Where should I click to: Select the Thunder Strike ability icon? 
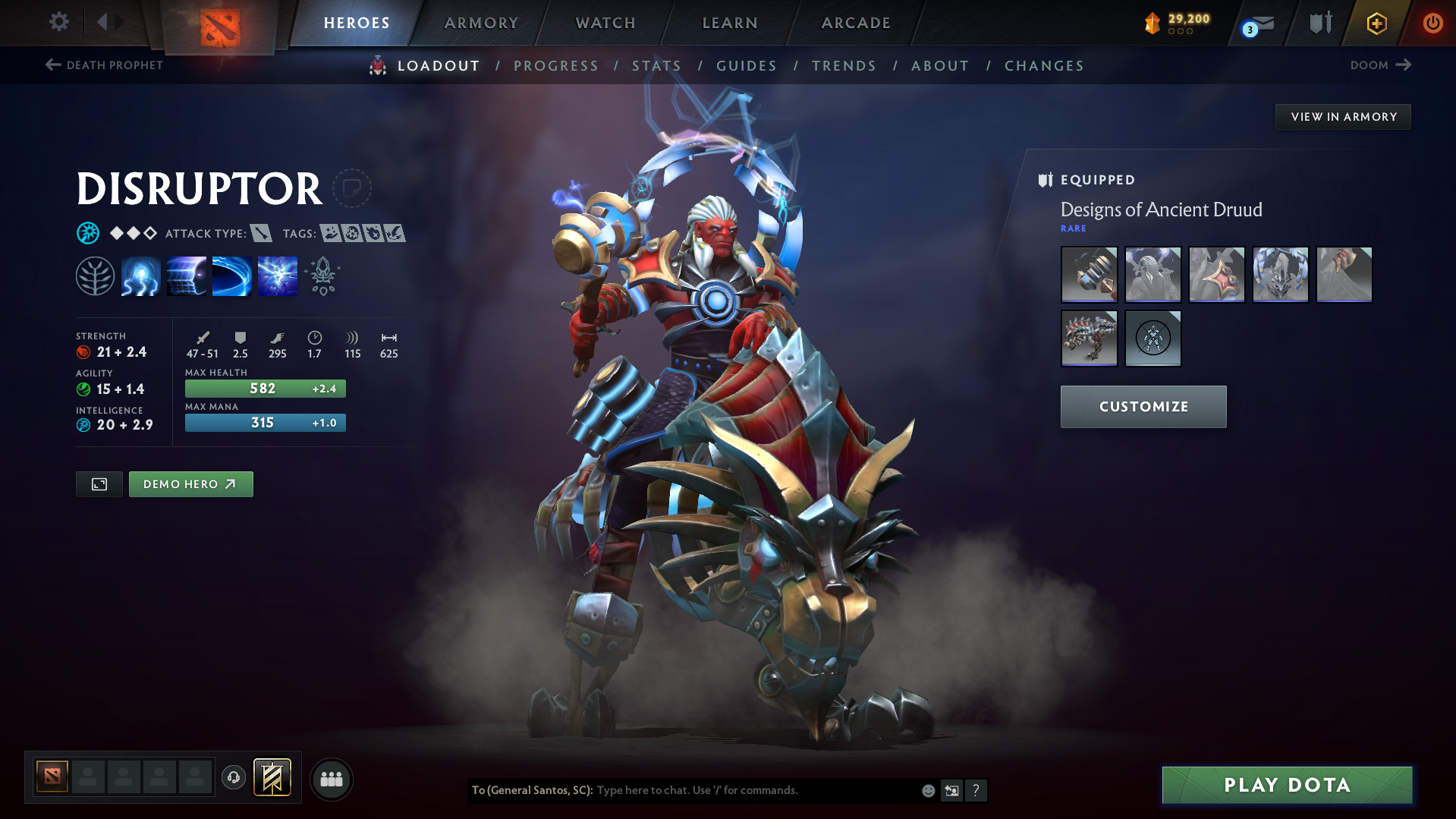pos(140,276)
